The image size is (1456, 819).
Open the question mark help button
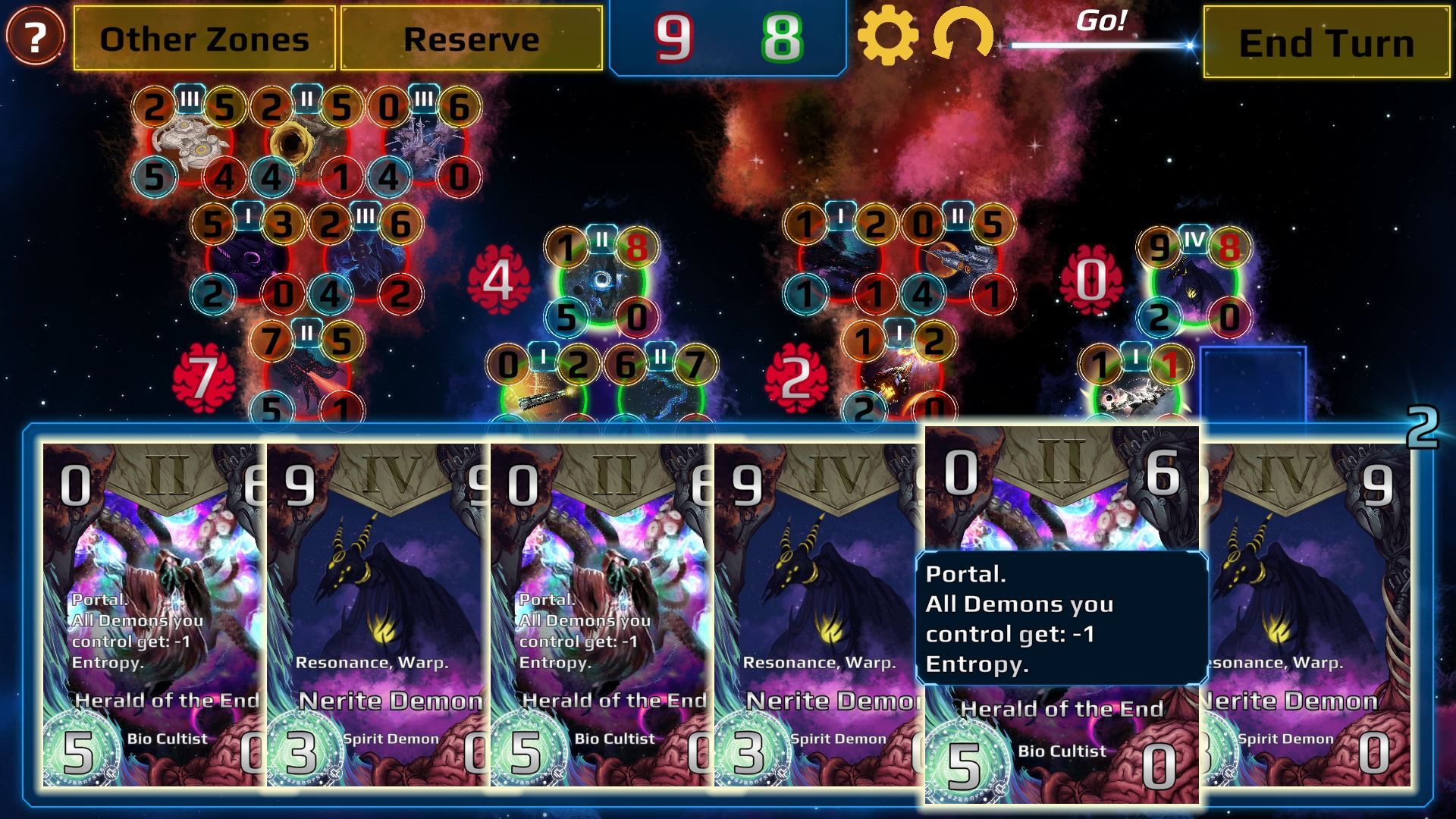coord(35,36)
